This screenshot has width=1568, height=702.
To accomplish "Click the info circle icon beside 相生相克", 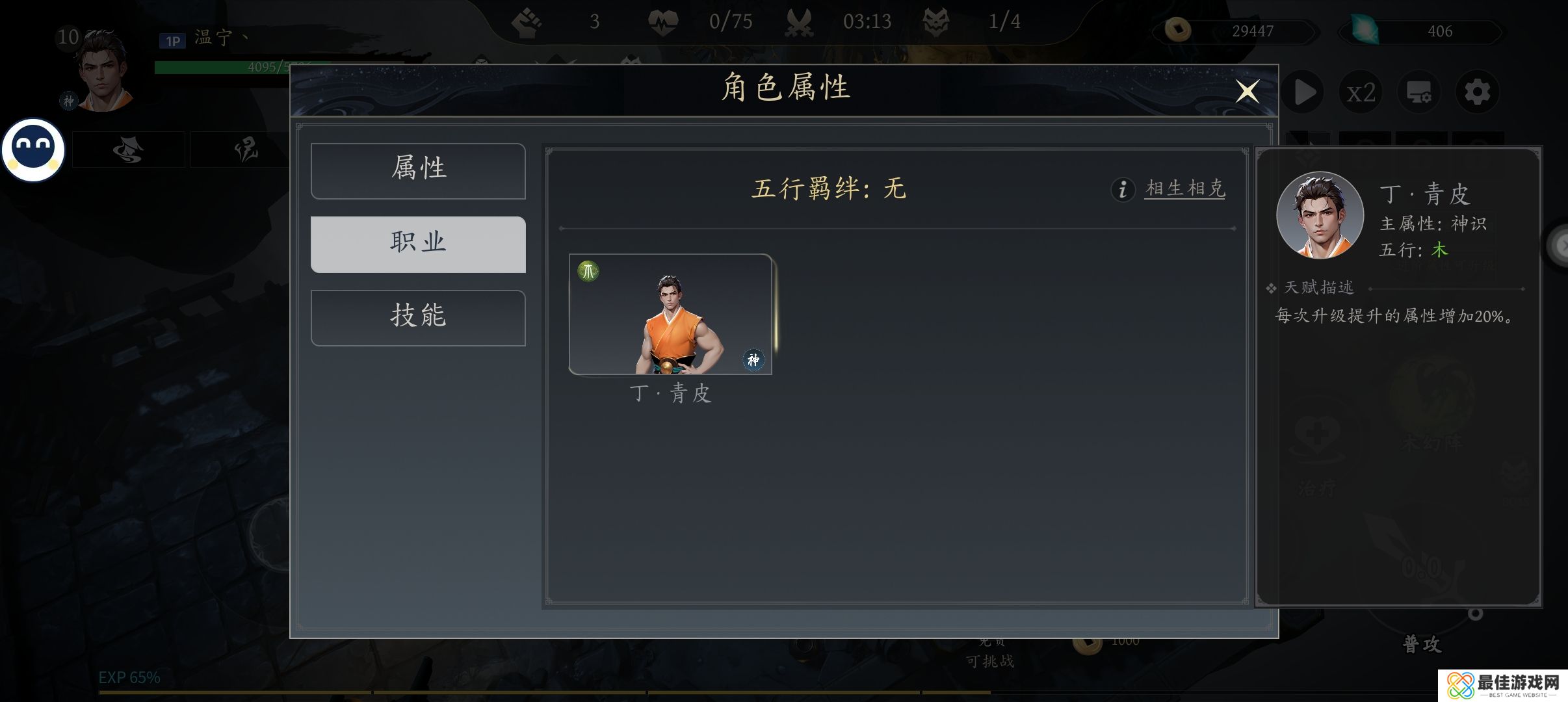I will pos(1123,189).
